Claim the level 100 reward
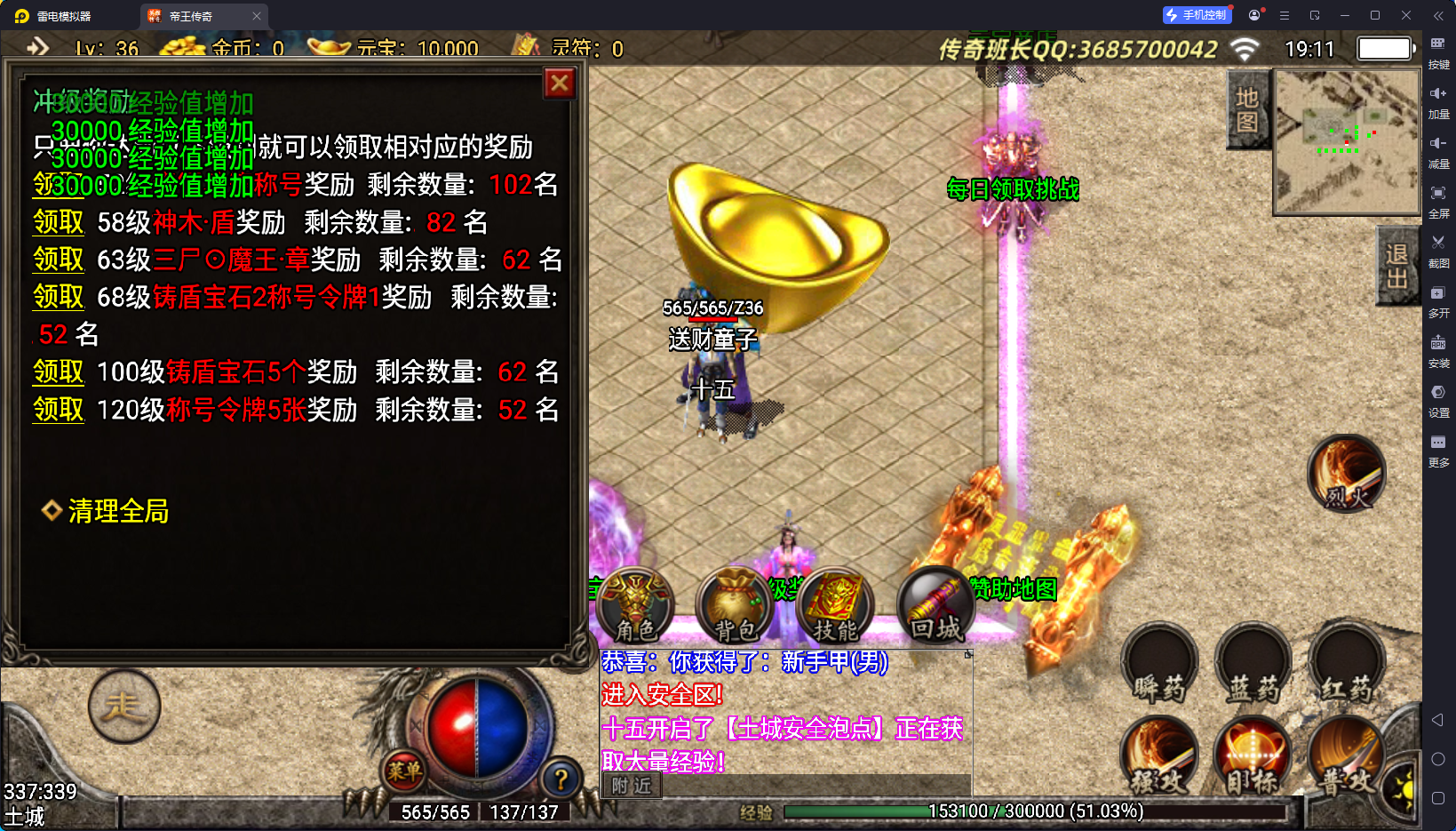This screenshot has width=1456, height=831. [59, 372]
